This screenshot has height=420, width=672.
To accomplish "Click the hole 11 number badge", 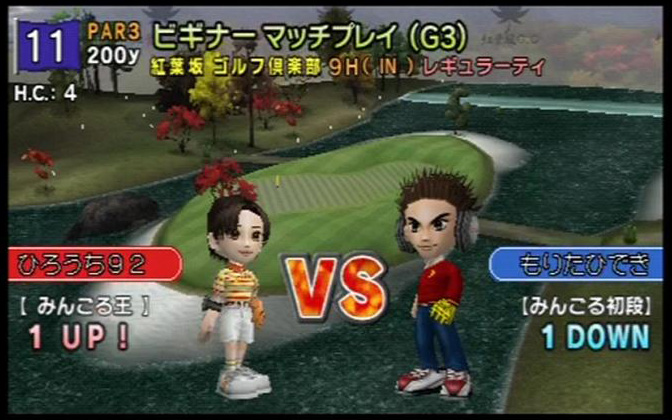I will [x=47, y=46].
